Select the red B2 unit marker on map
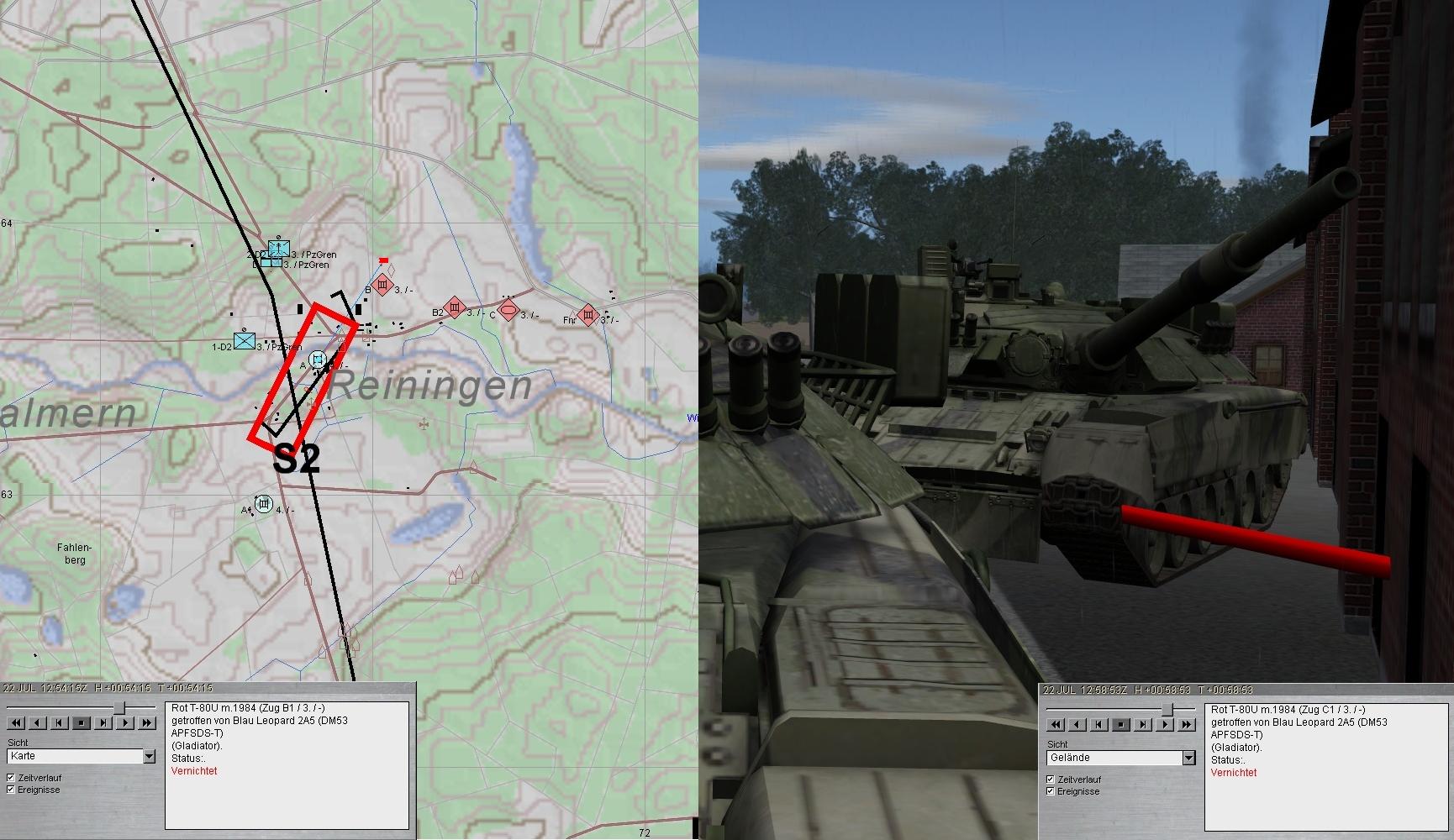The image size is (1454, 840). [x=455, y=308]
